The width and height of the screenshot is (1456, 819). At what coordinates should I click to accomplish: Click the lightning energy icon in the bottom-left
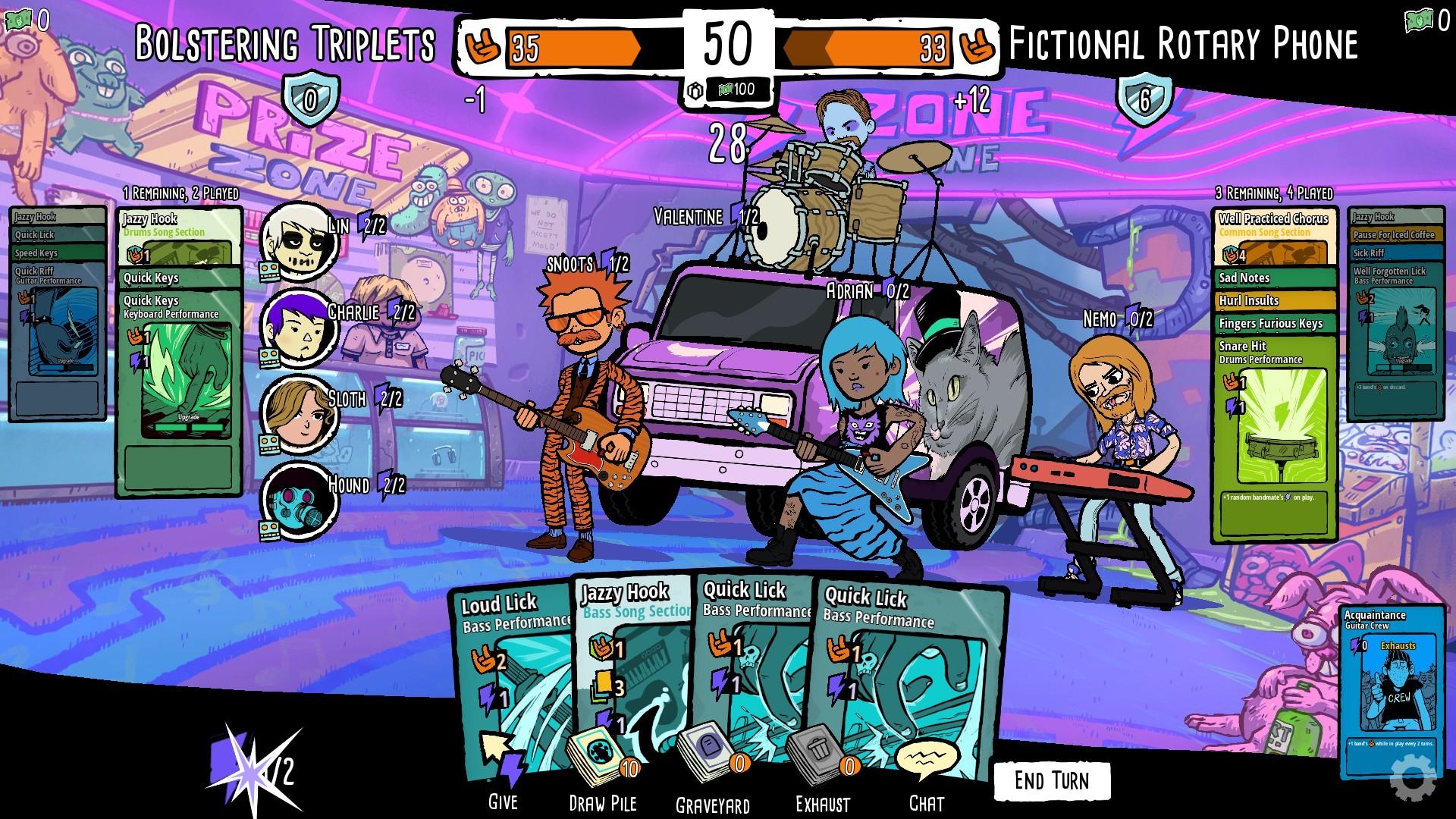[250, 772]
